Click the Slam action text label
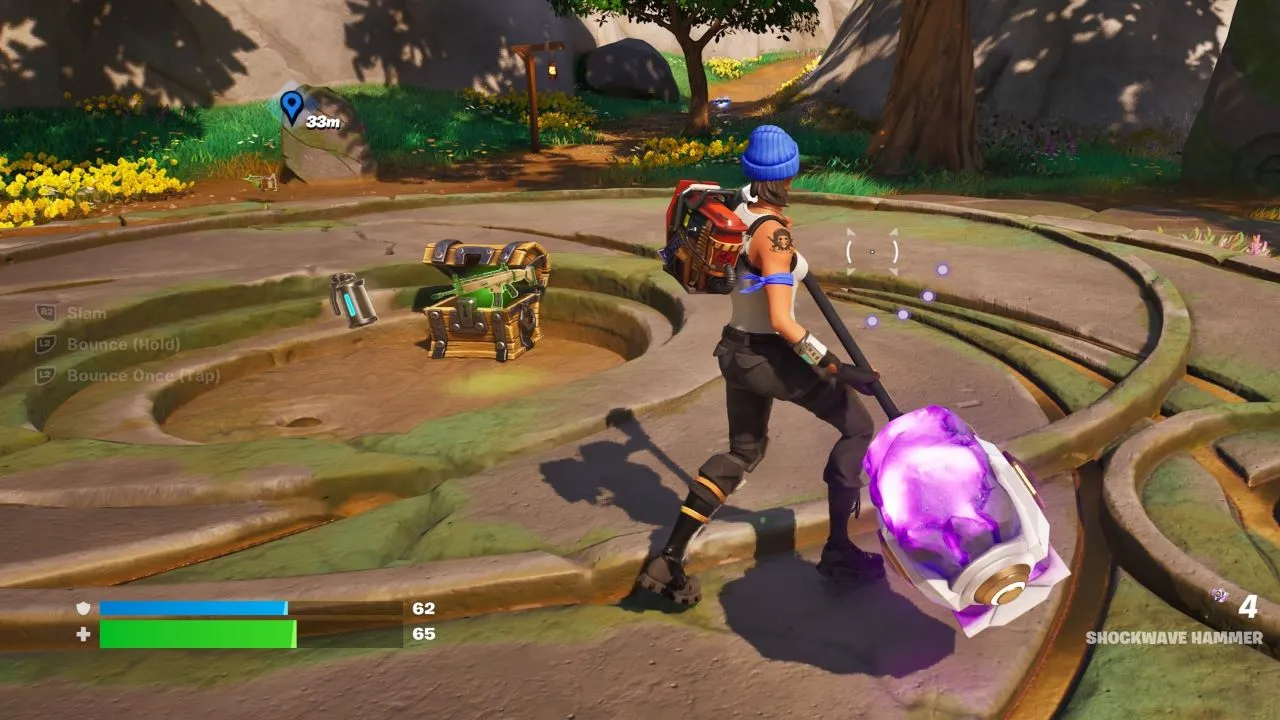Screen dimensions: 1280x720 (x=87, y=312)
